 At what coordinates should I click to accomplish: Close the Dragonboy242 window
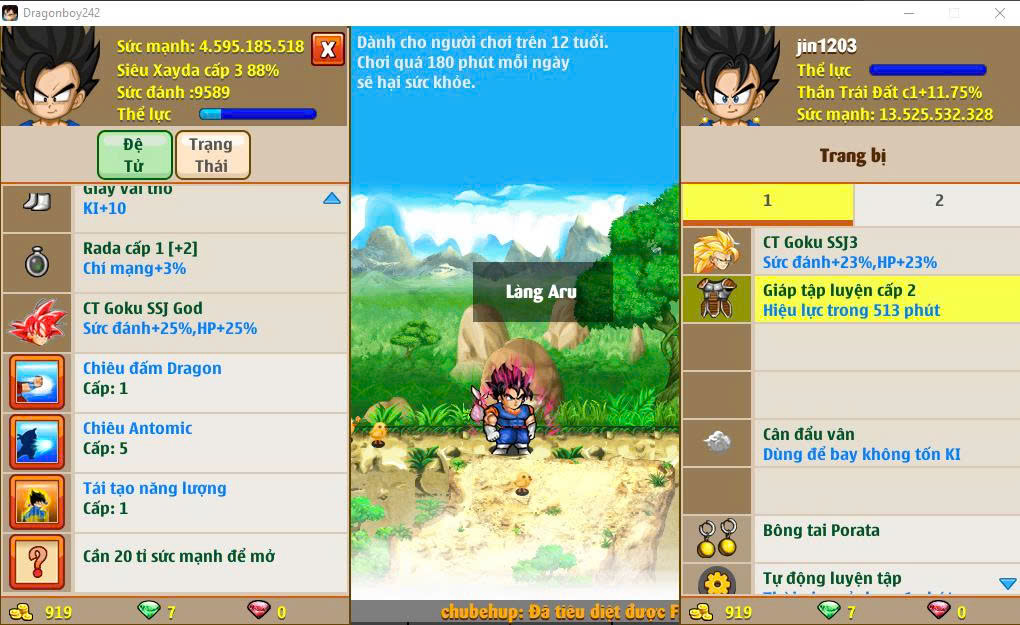coord(999,13)
